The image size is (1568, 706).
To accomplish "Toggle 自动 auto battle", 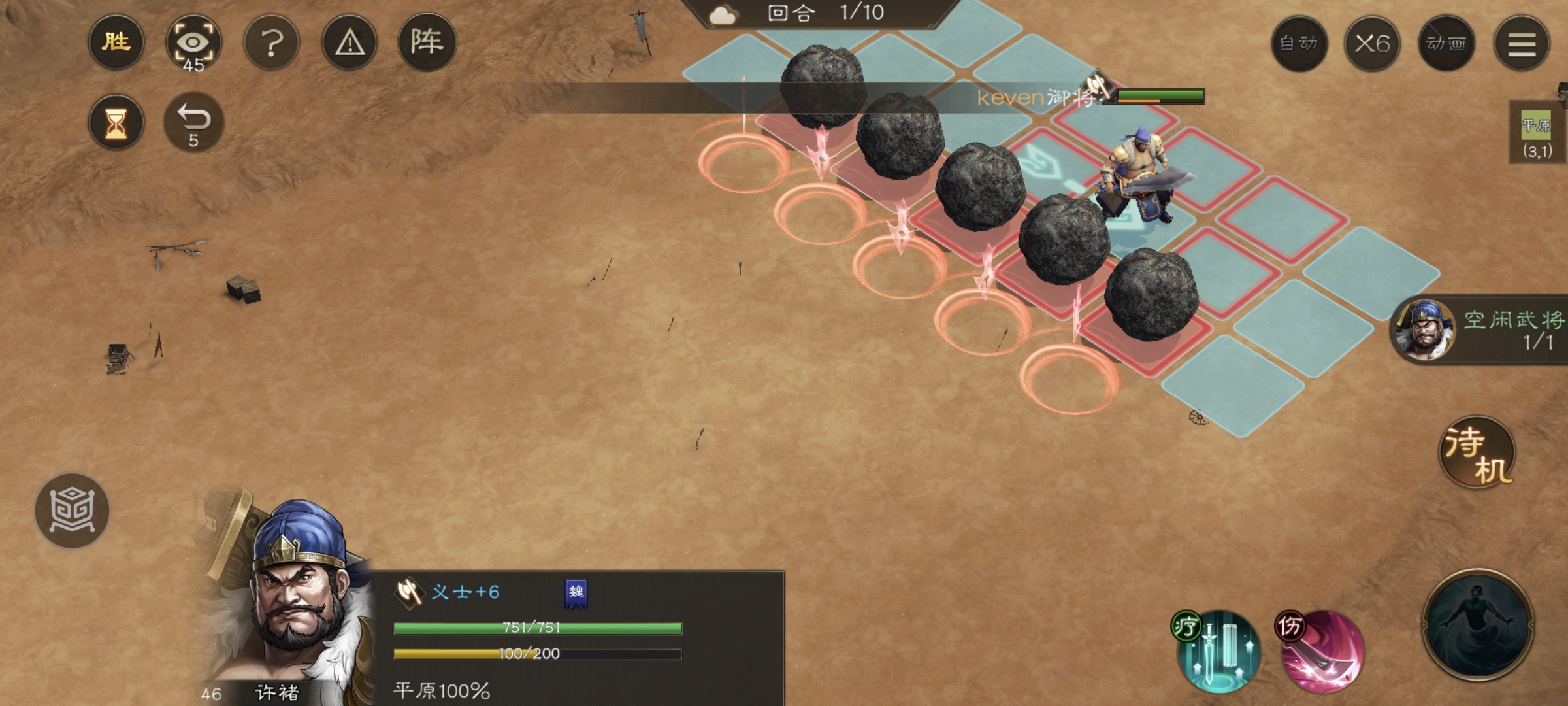I will 1299,44.
